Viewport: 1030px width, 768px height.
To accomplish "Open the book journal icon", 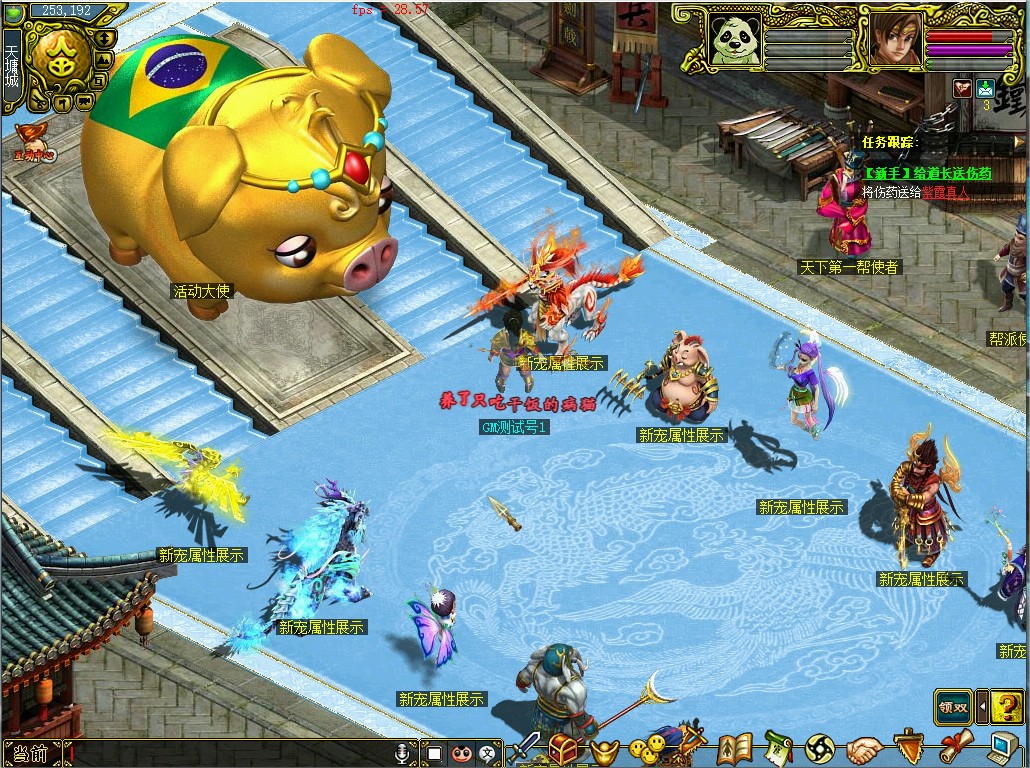I will 735,749.
